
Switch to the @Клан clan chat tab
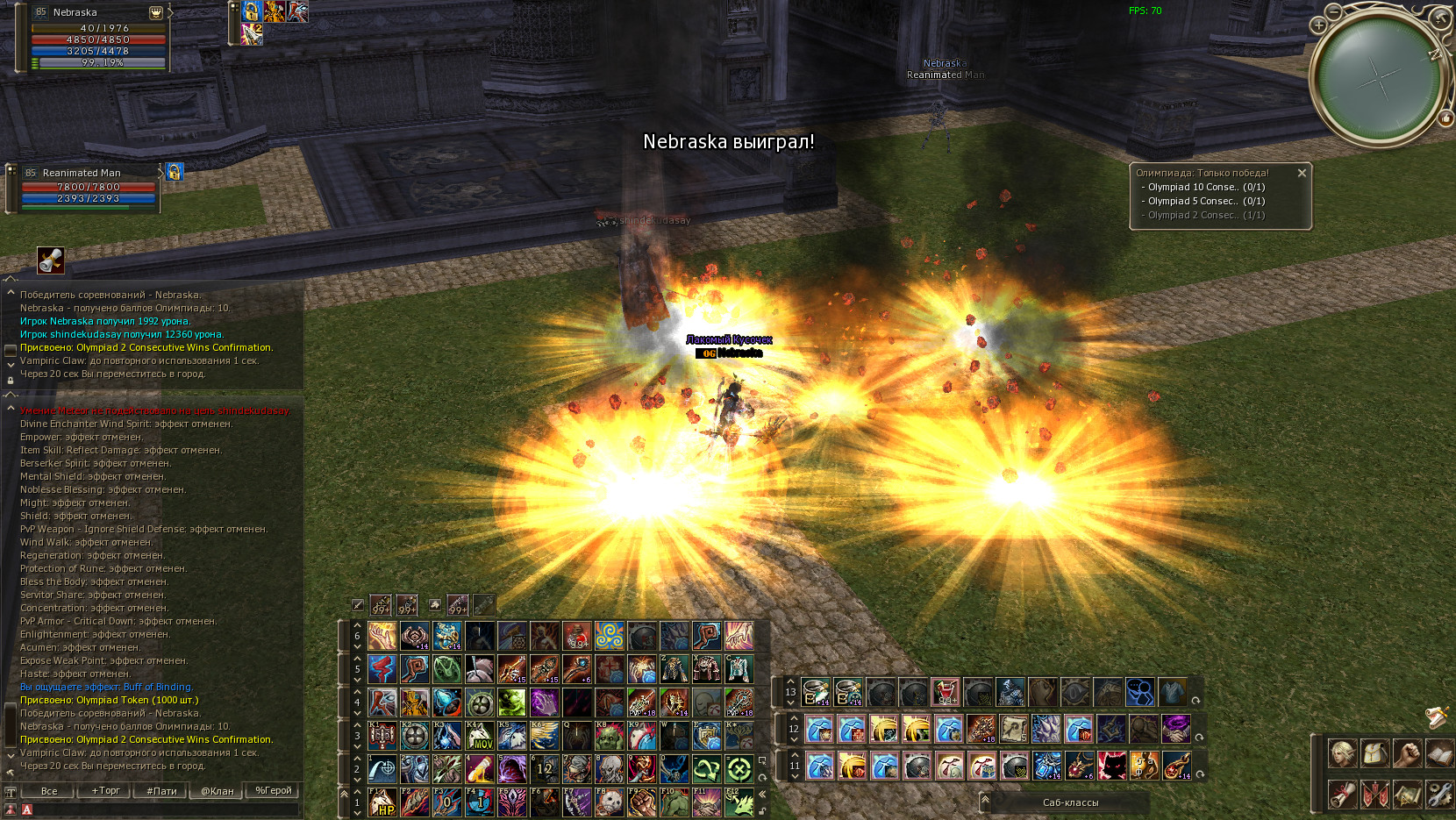tap(218, 790)
